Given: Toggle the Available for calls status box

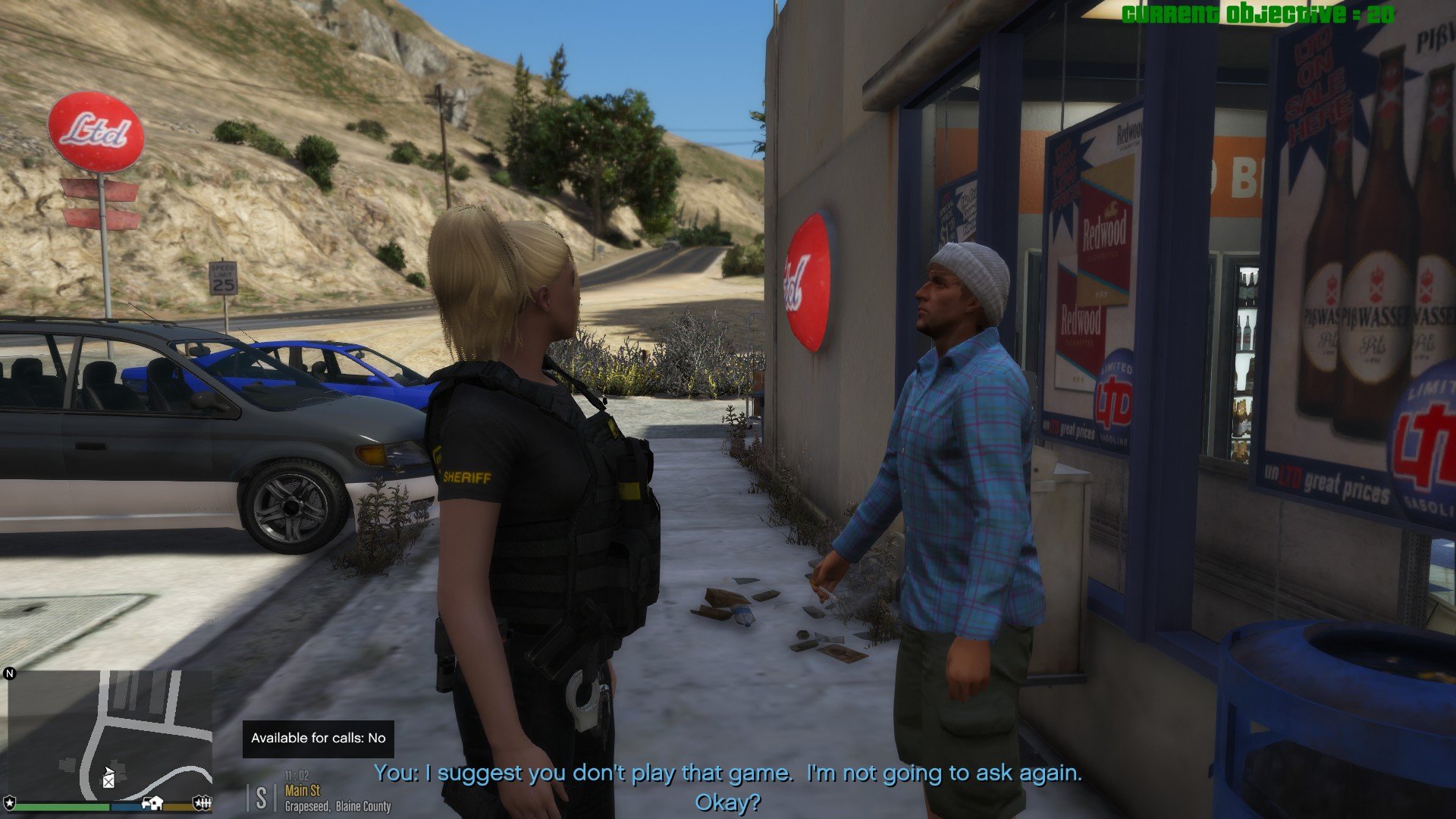Looking at the screenshot, I should 318,738.
